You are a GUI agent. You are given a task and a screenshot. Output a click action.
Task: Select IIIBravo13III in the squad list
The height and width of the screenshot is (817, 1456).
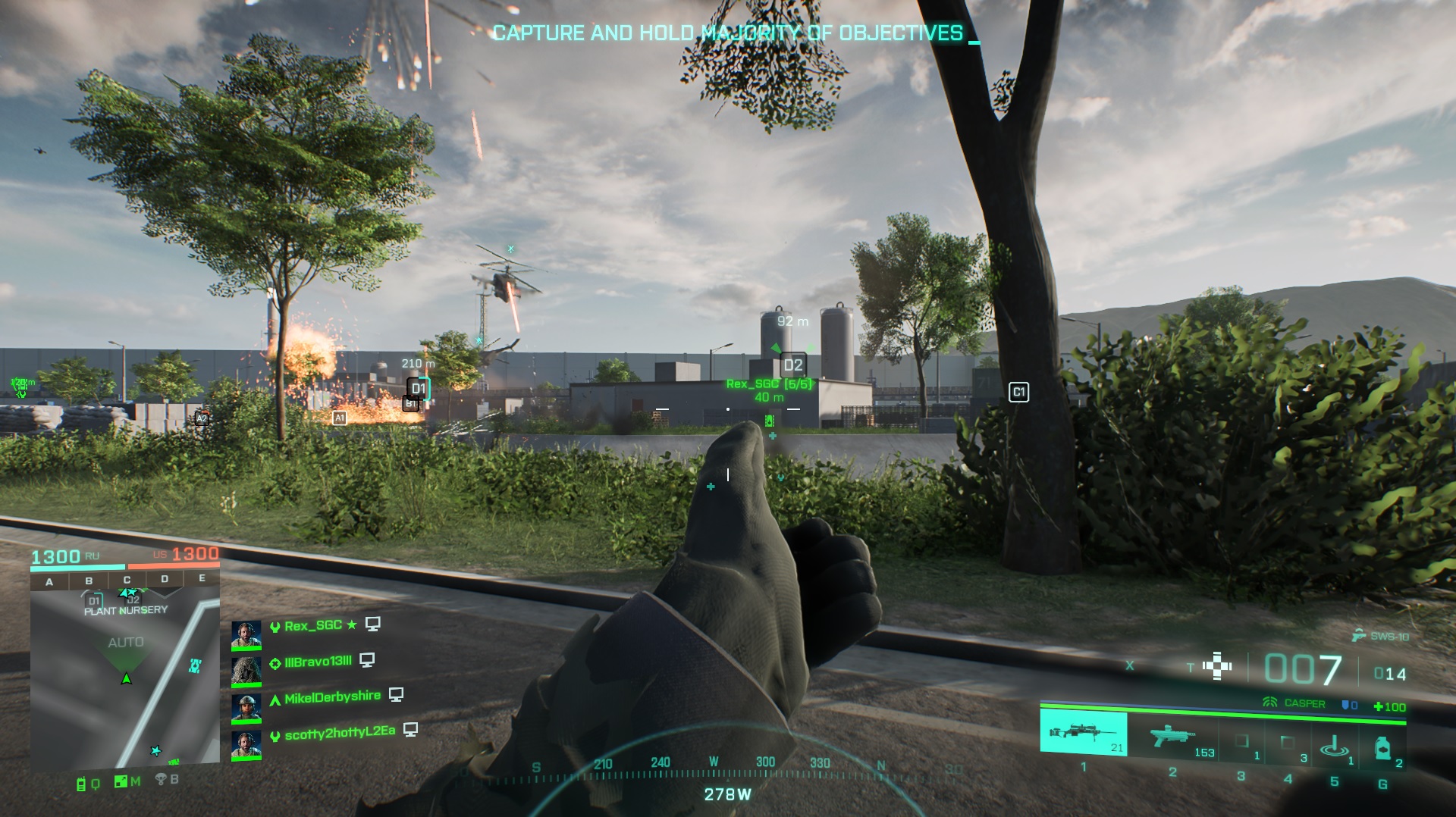(317, 662)
